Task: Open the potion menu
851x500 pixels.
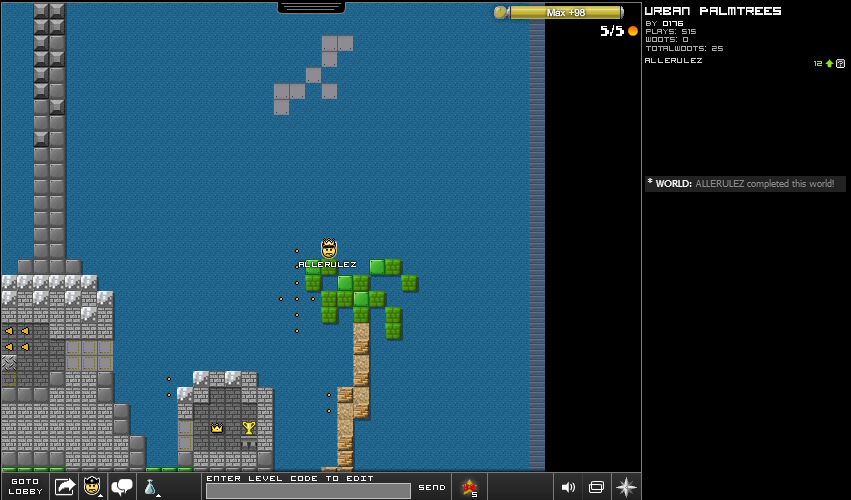Action: coord(150,487)
